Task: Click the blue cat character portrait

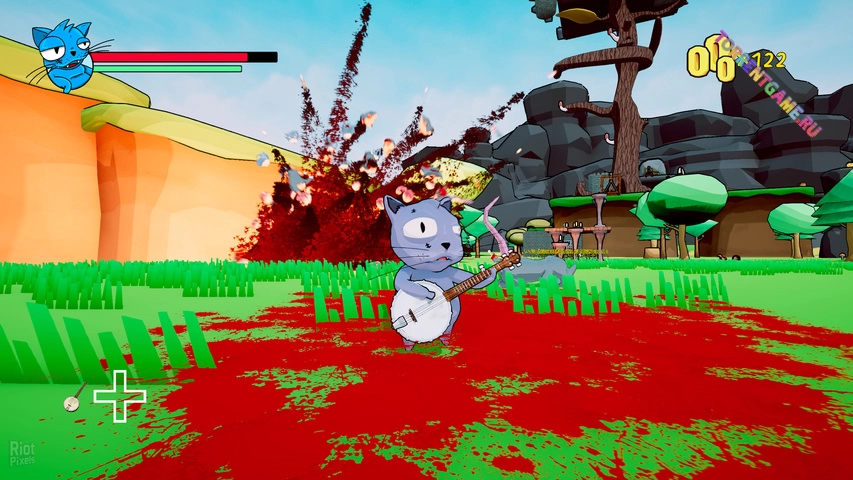Action: pyautogui.click(x=62, y=58)
